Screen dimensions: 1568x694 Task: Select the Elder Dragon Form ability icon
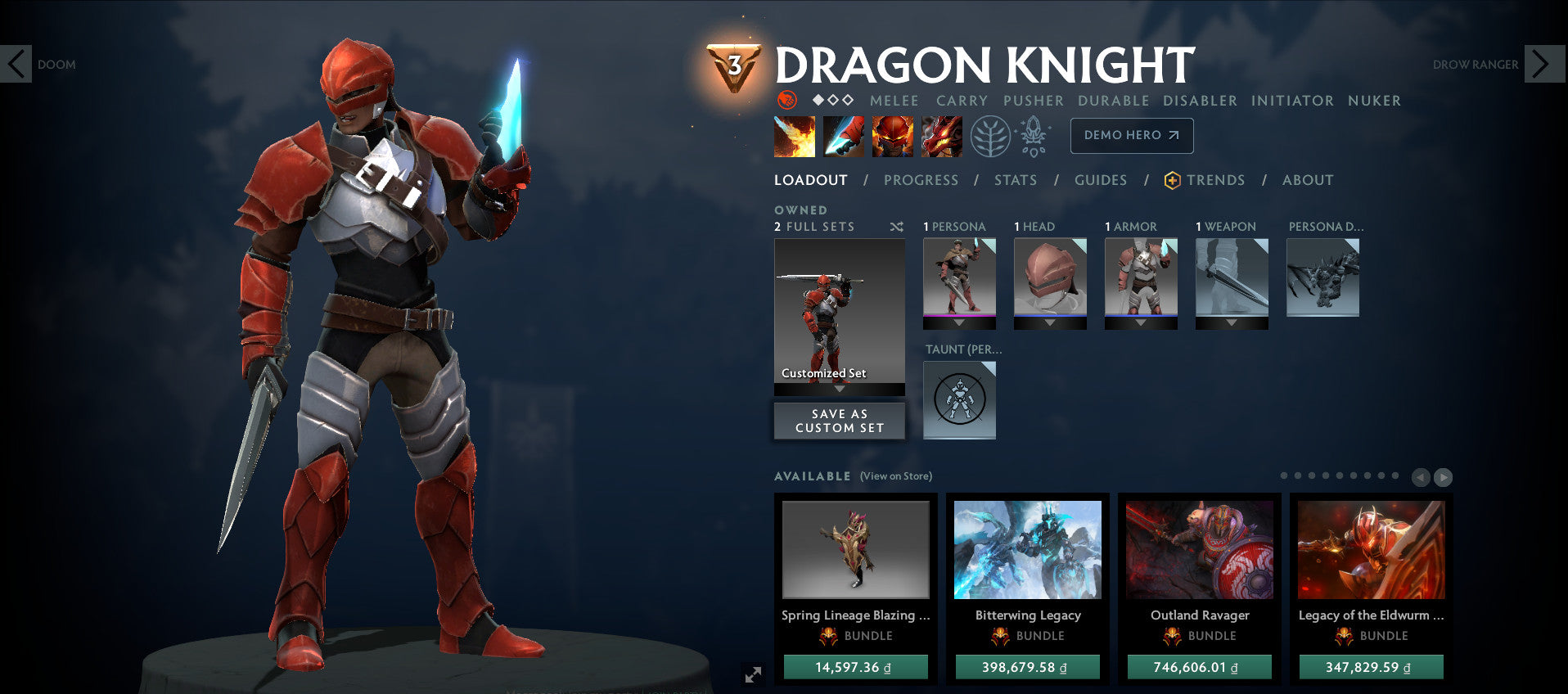tap(941, 136)
